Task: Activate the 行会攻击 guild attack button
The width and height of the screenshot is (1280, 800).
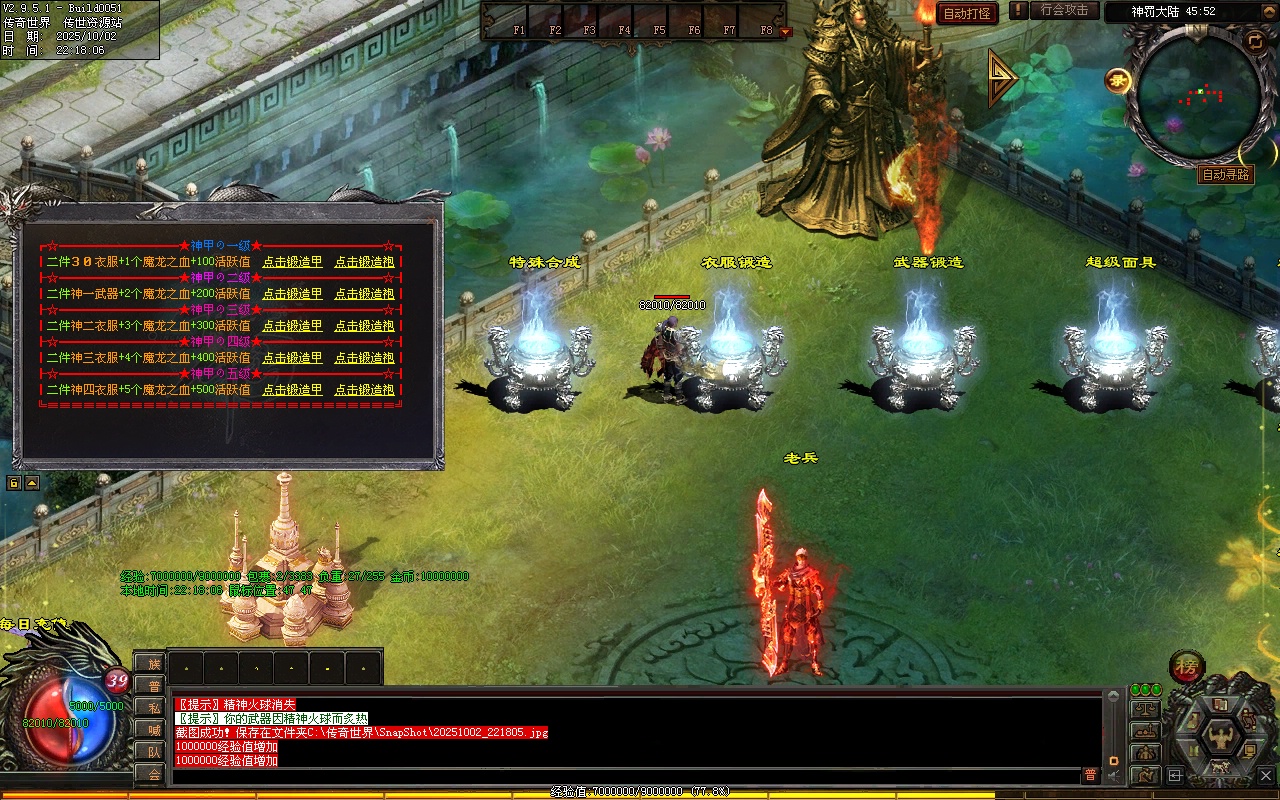Action: click(x=1064, y=11)
